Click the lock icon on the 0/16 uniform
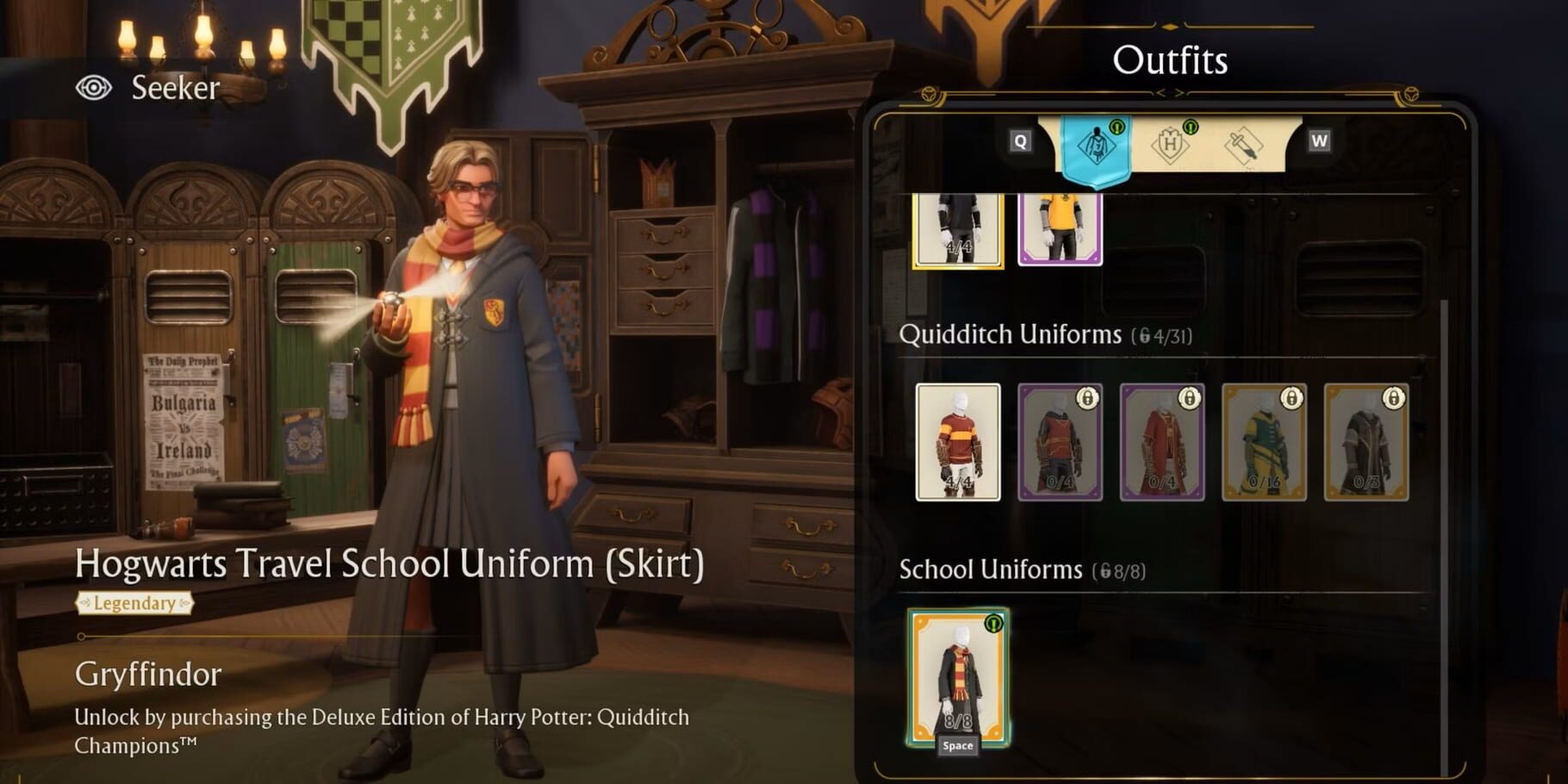 tap(1291, 399)
